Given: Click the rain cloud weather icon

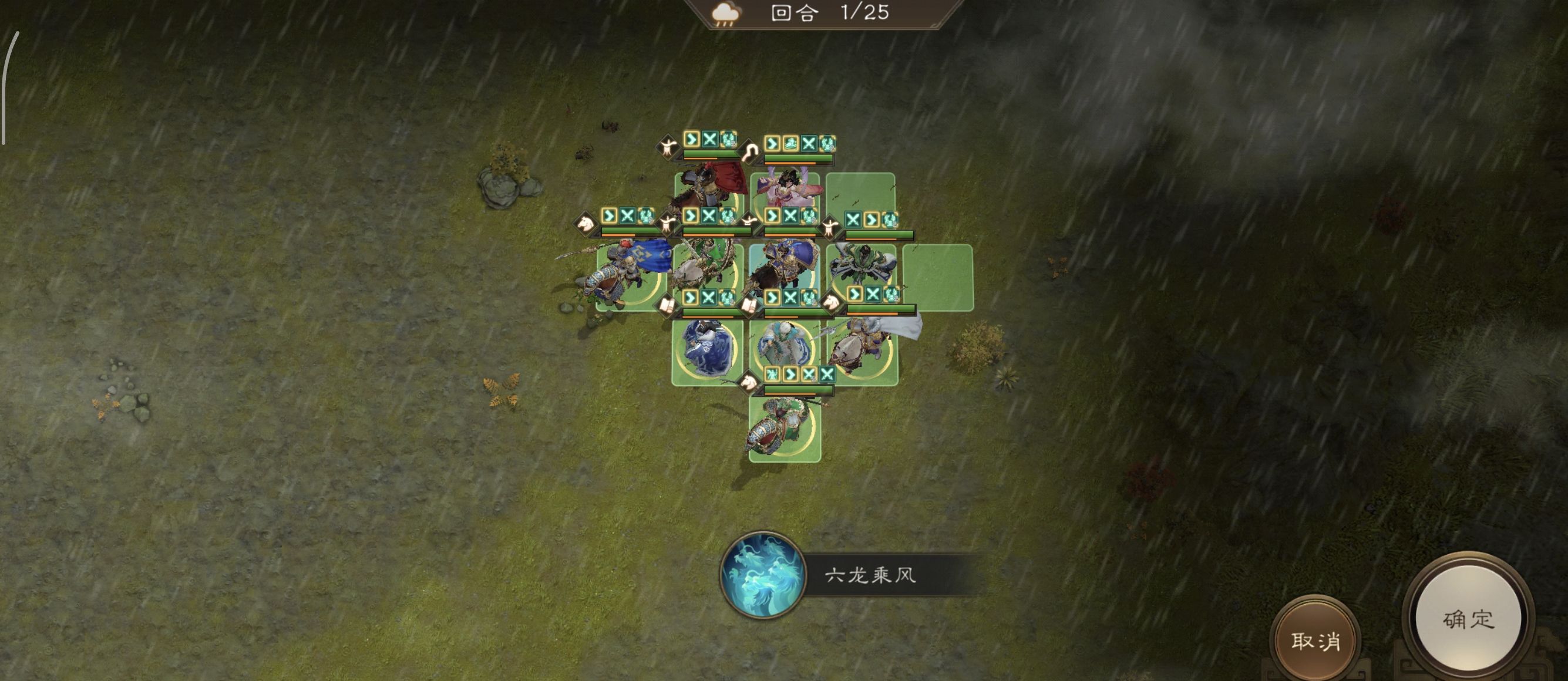Looking at the screenshot, I should (x=725, y=14).
